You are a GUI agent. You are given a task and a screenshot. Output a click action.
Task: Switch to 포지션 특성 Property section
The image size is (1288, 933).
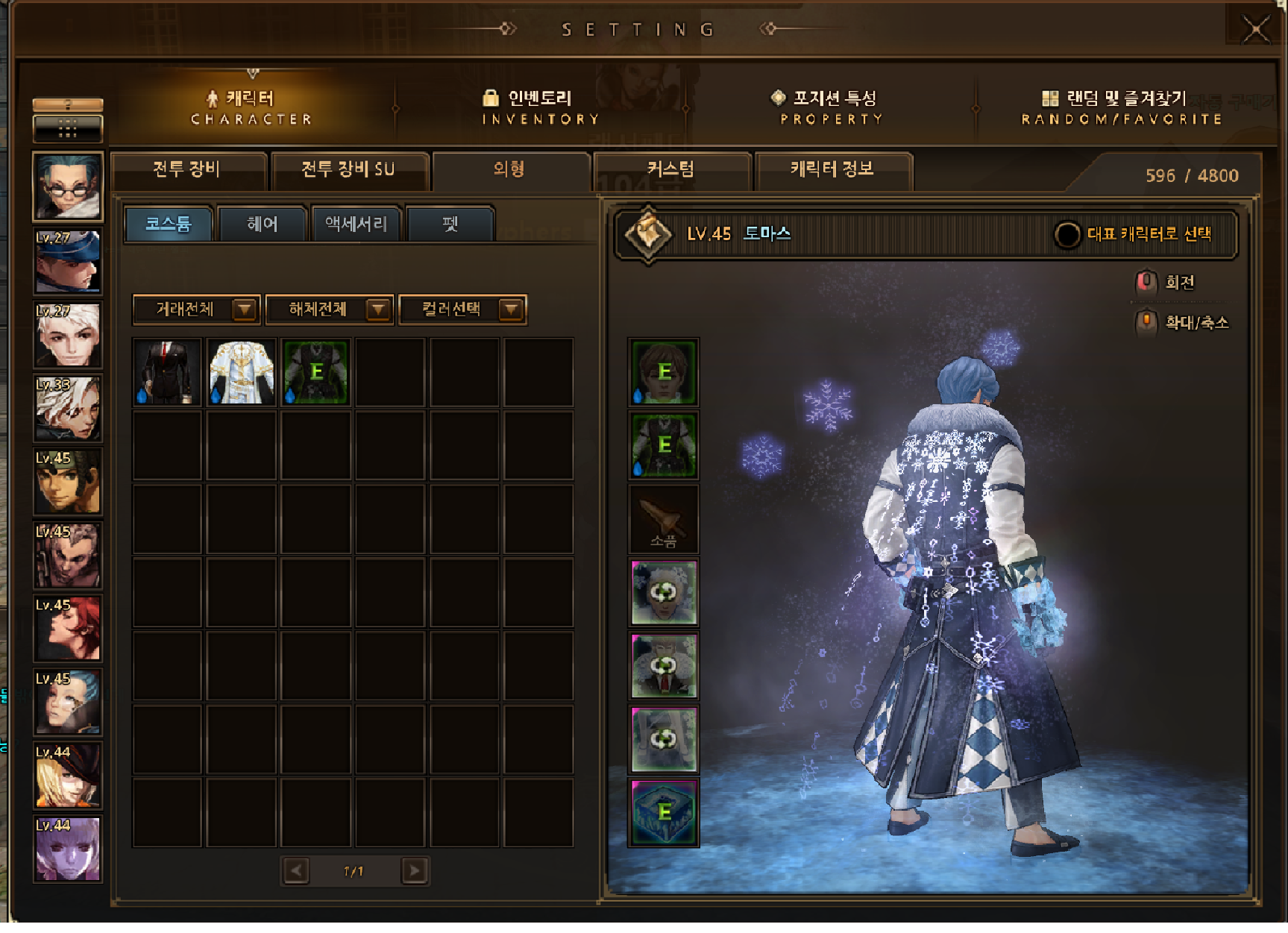tap(832, 107)
